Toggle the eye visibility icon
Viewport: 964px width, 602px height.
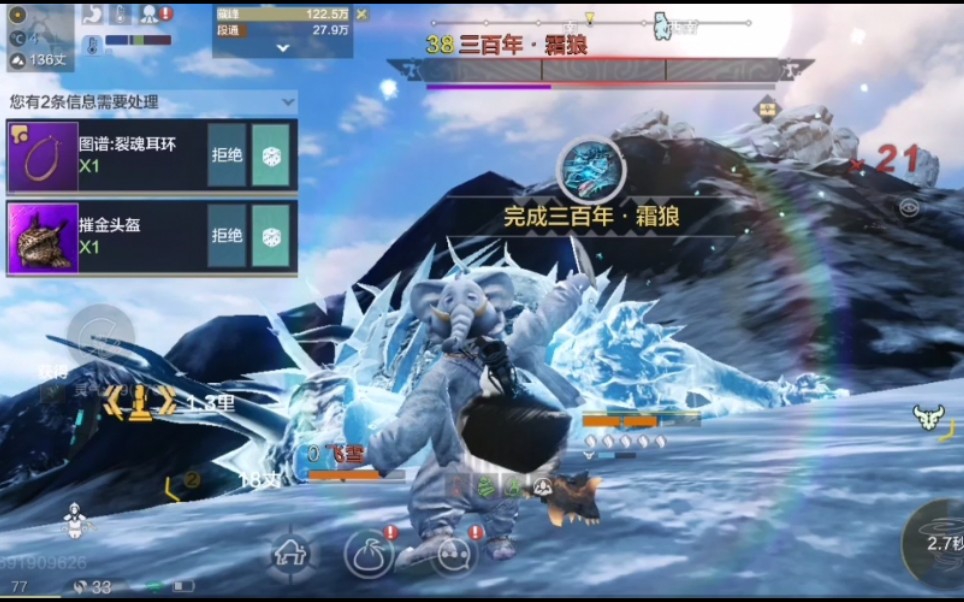click(908, 208)
